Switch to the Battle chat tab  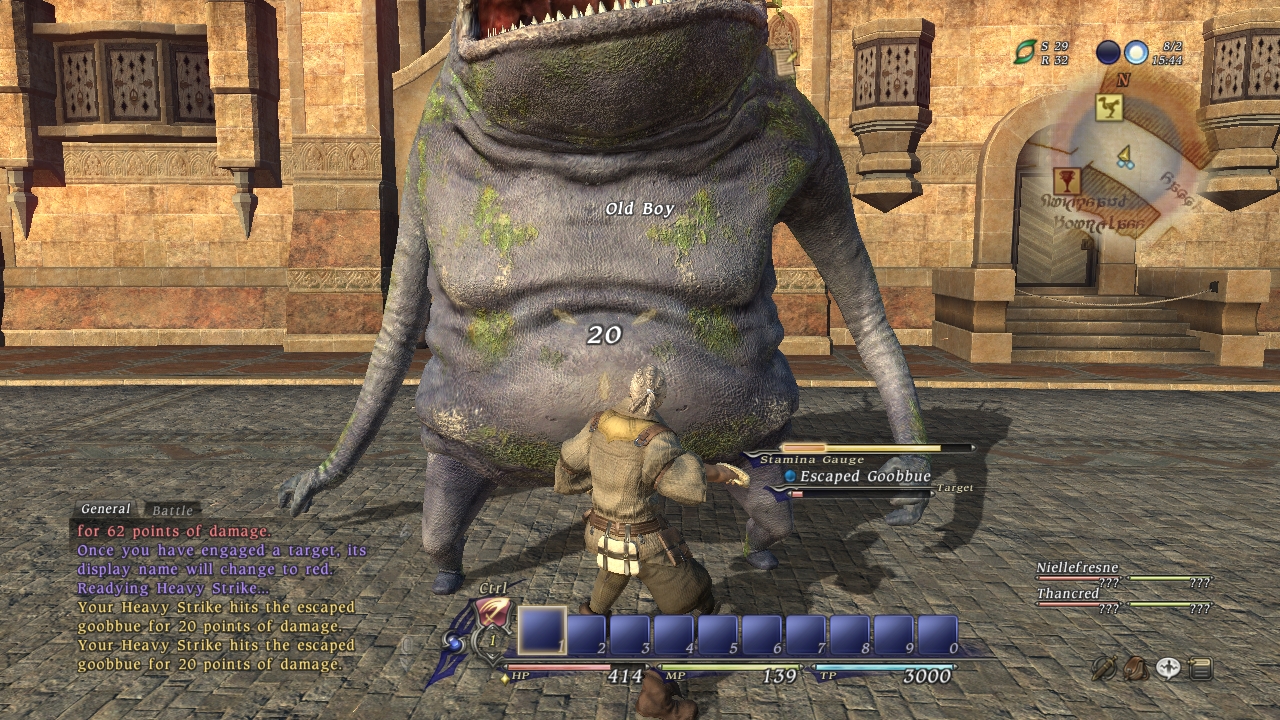[173, 511]
